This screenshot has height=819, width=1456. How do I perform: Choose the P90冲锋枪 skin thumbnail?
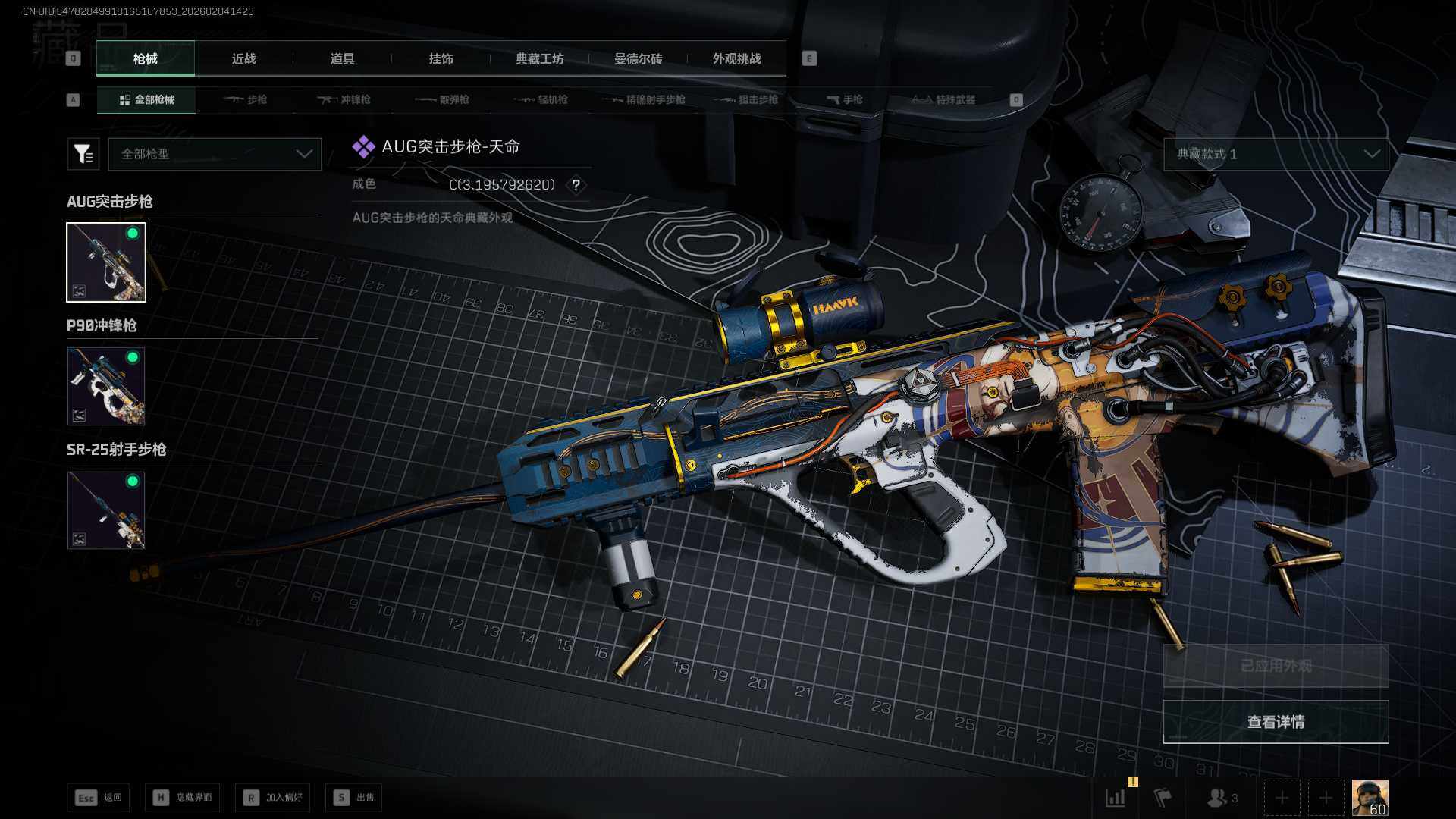(x=106, y=386)
